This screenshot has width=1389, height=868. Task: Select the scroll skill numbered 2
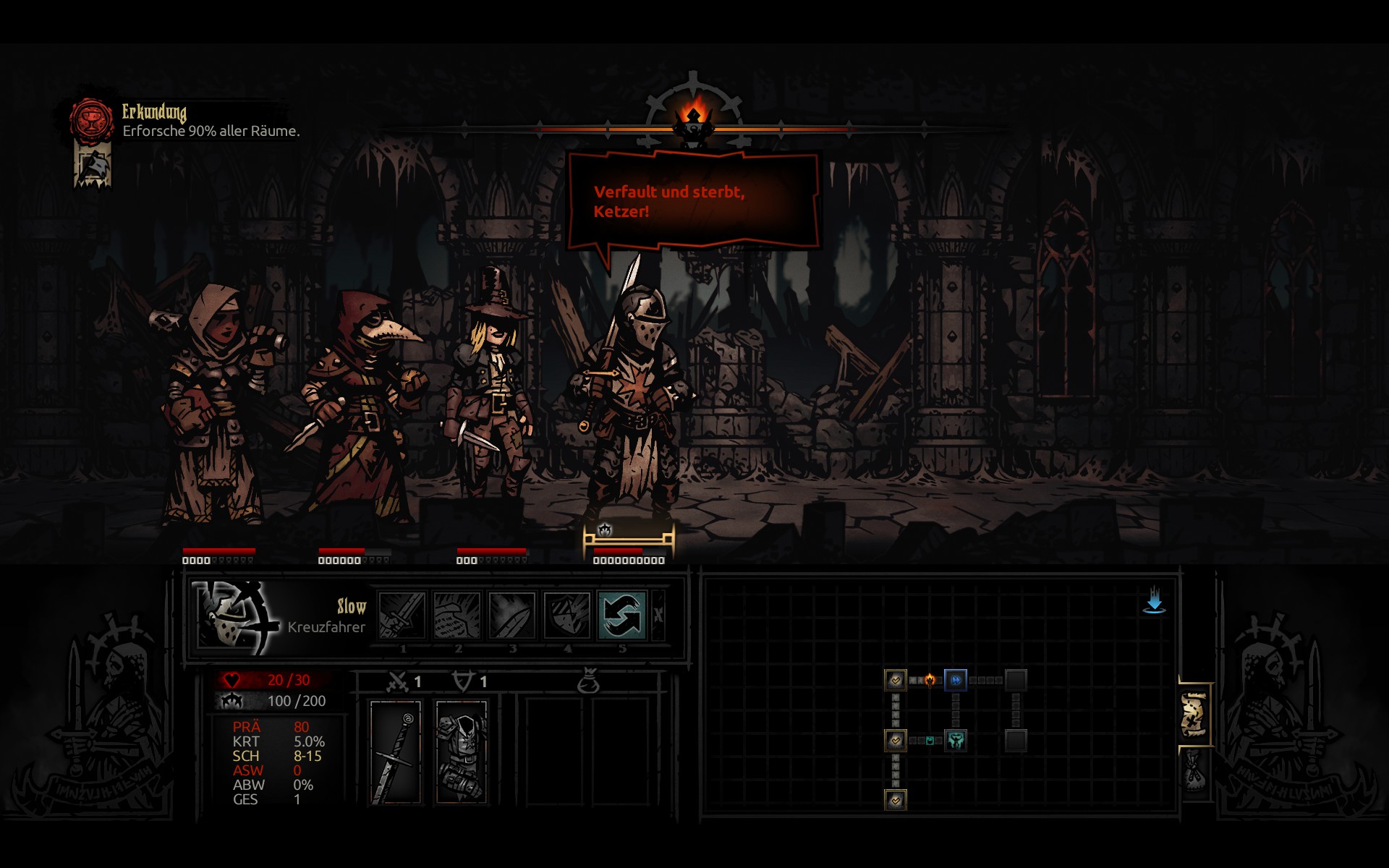click(x=457, y=615)
